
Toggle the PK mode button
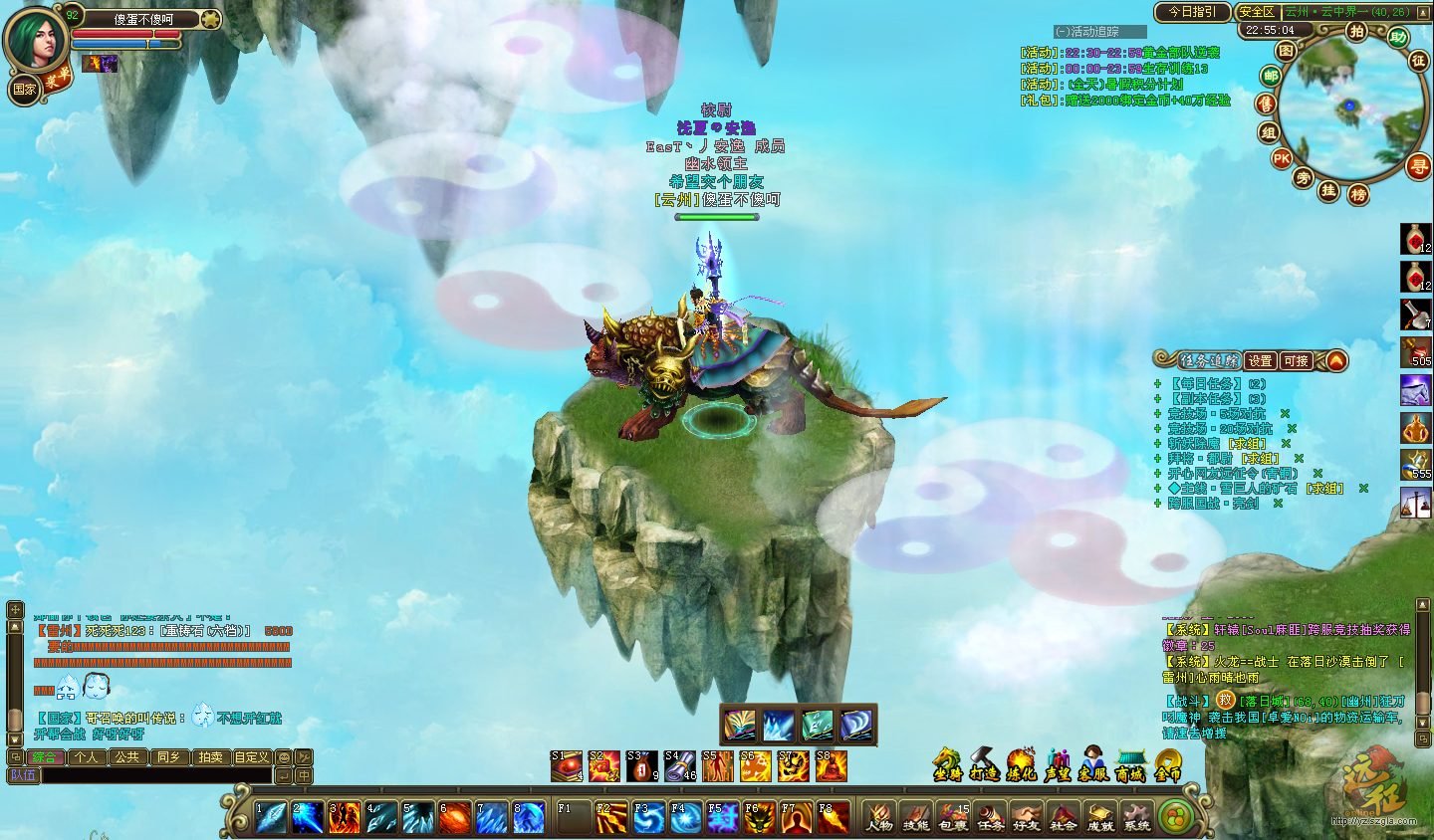click(1281, 158)
